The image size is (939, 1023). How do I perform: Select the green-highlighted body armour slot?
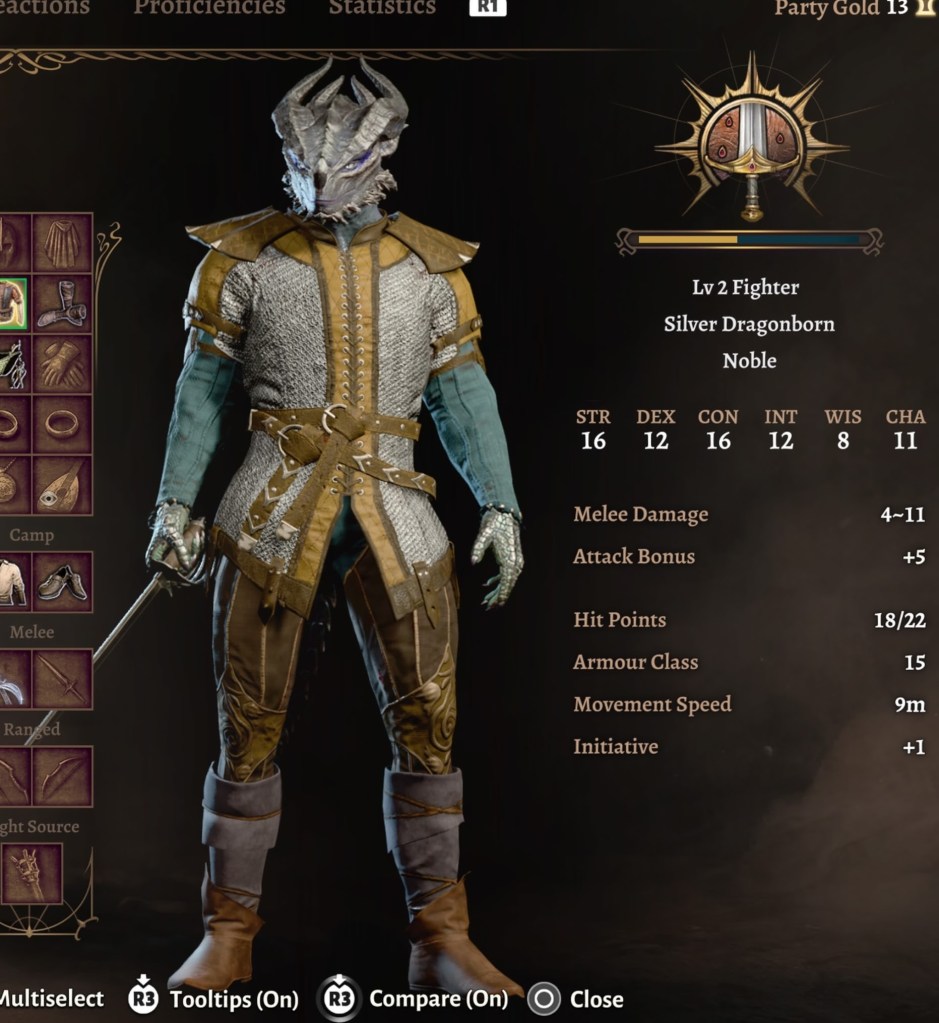(x=12, y=304)
